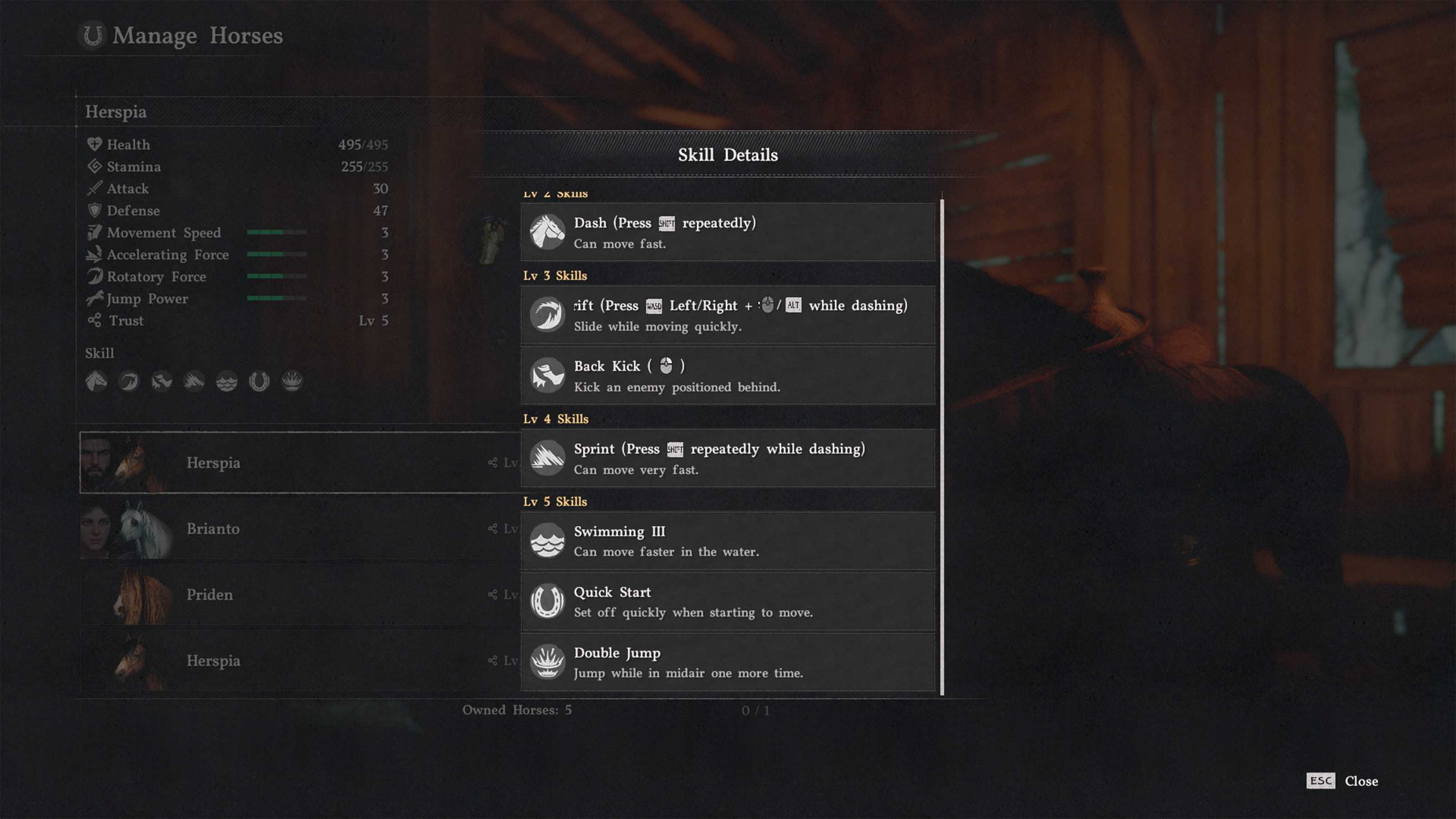Click the horse head icon under Skill stats
Screen dimensions: 1456x819
tap(96, 382)
